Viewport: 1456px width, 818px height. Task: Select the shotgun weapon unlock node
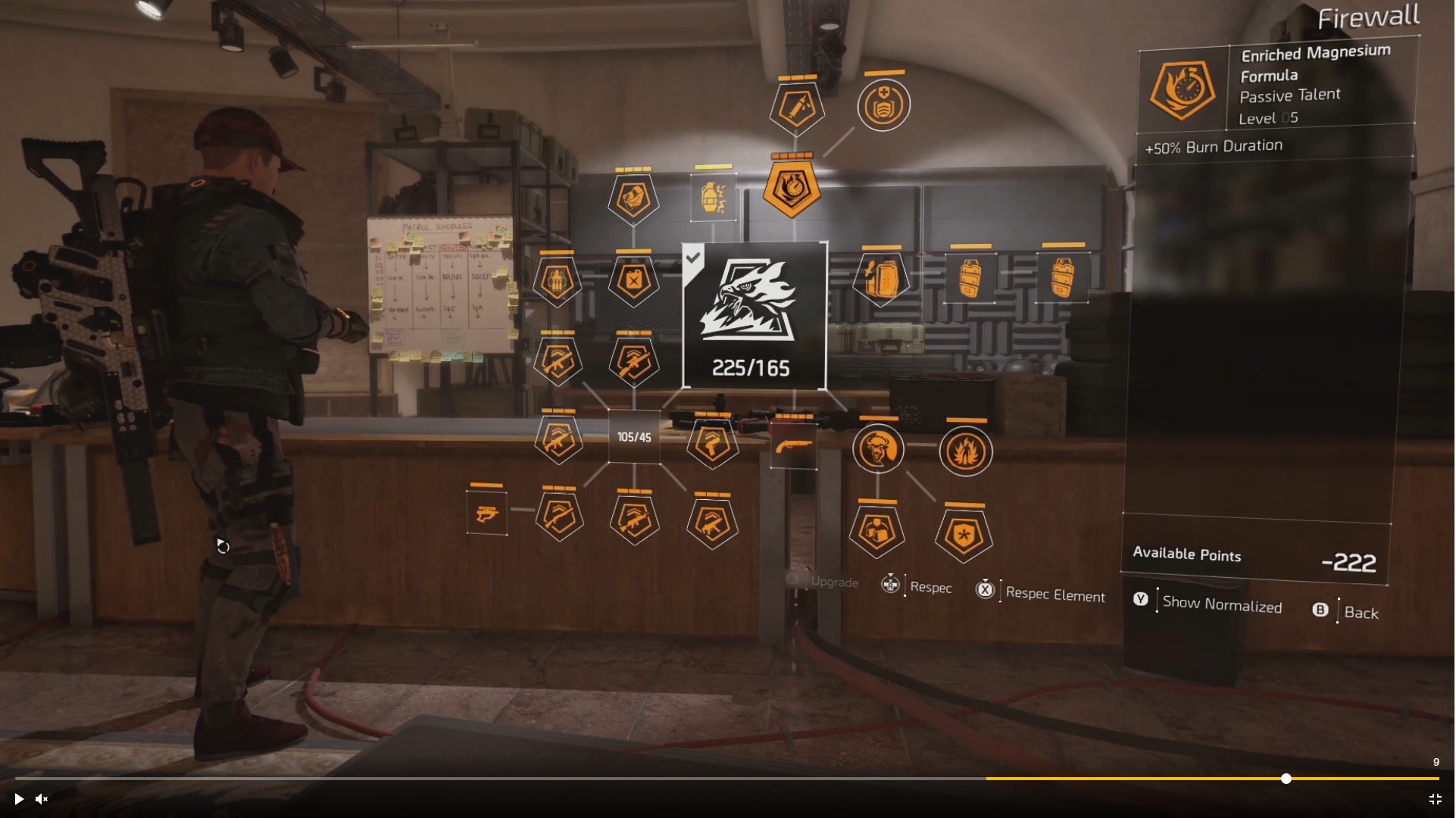coord(792,445)
